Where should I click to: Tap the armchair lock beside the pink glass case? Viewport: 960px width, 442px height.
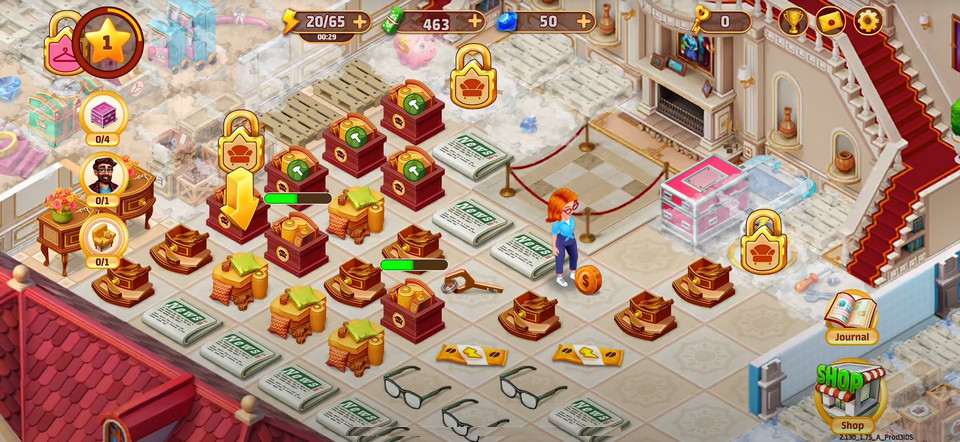(x=763, y=241)
